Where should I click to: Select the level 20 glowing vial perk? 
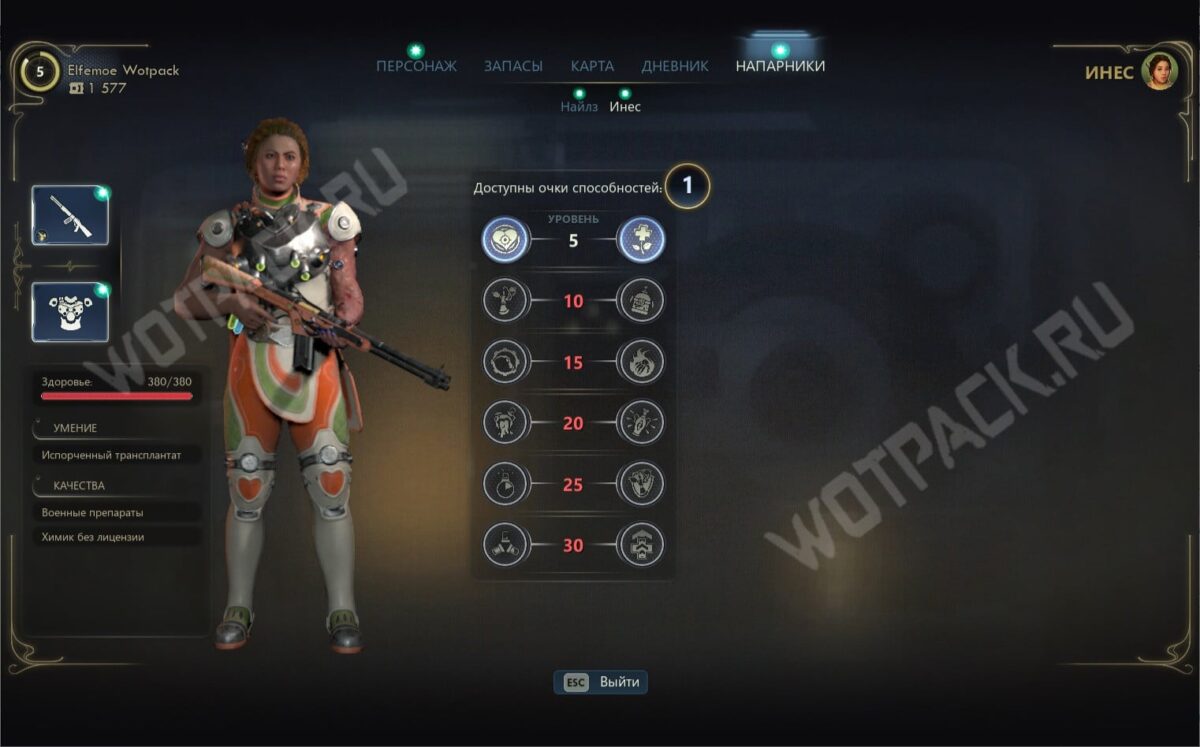(x=641, y=424)
